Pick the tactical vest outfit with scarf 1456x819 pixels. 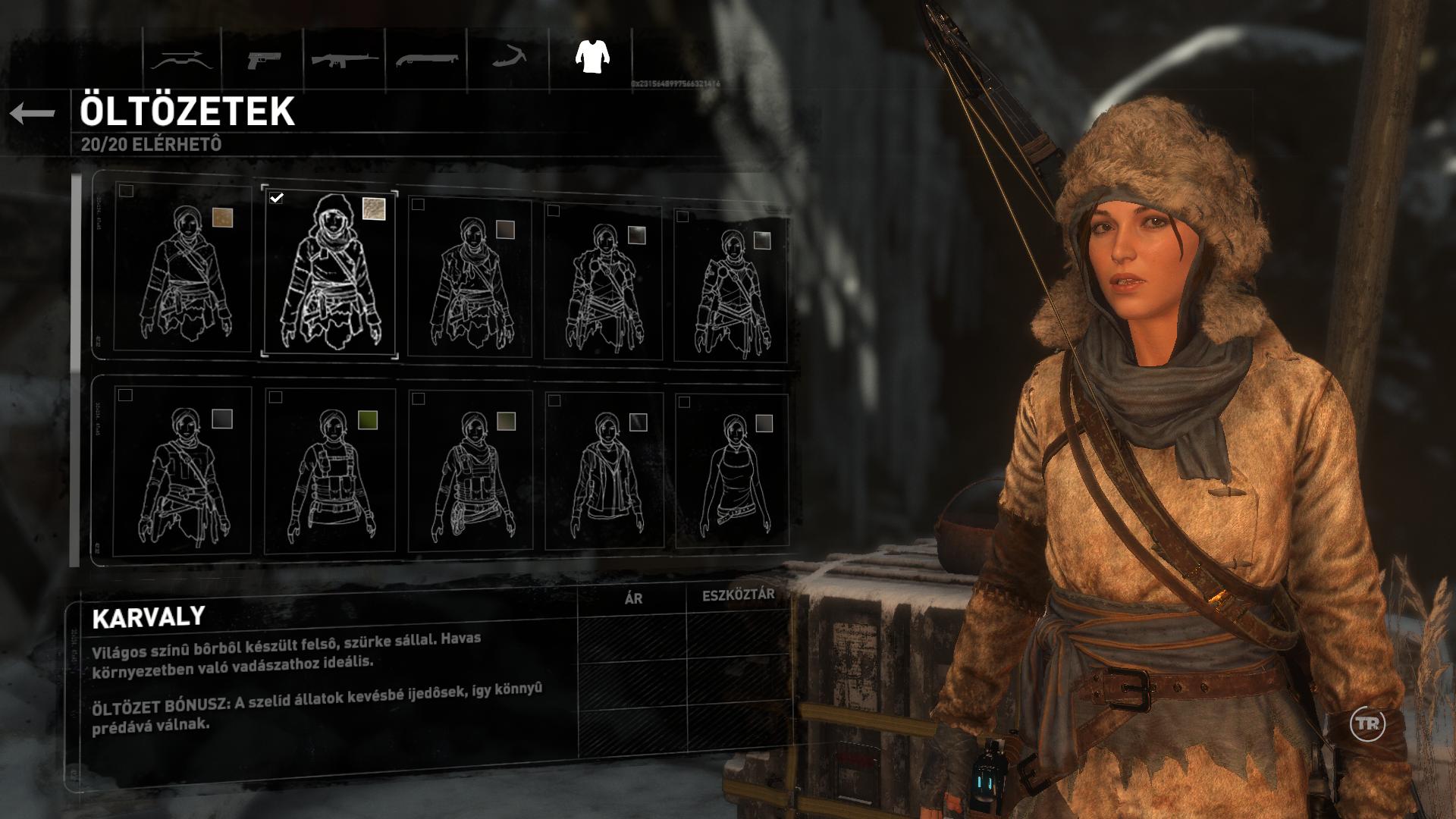[469, 472]
